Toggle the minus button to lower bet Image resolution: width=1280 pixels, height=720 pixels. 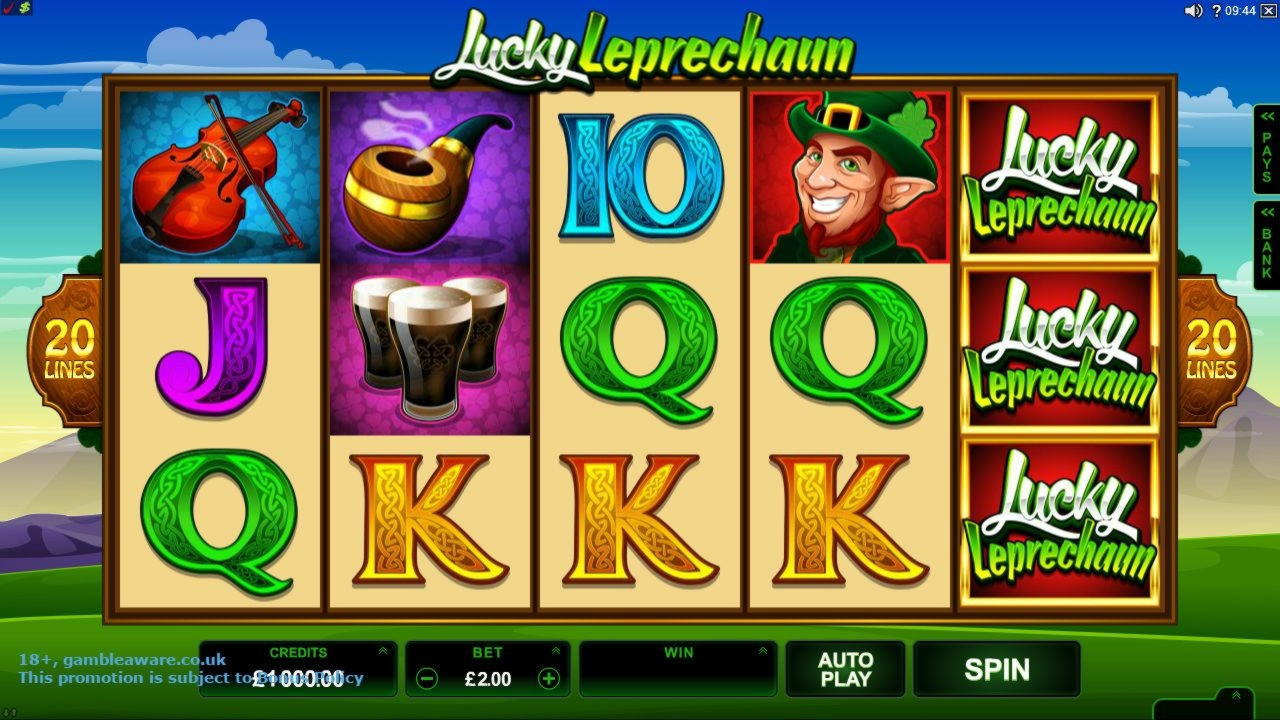pyautogui.click(x=427, y=678)
